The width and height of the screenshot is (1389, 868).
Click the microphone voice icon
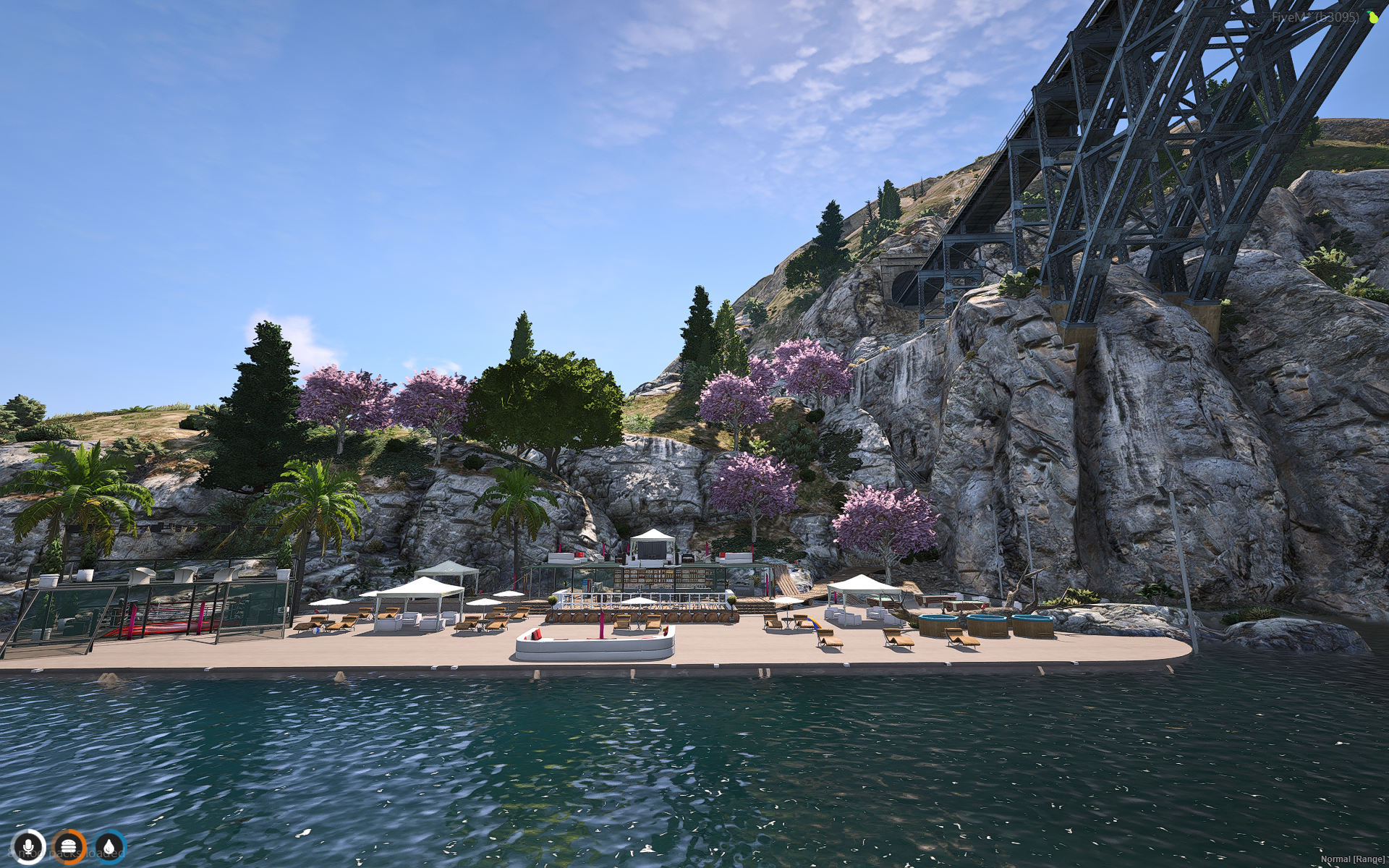click(29, 846)
